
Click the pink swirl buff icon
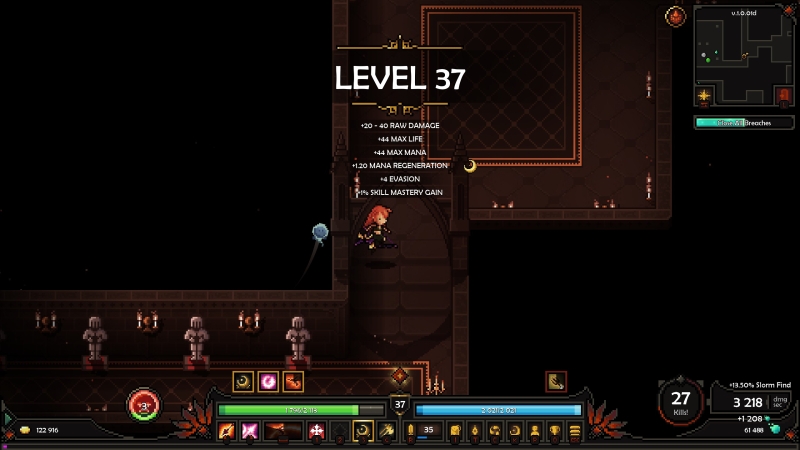coord(268,381)
